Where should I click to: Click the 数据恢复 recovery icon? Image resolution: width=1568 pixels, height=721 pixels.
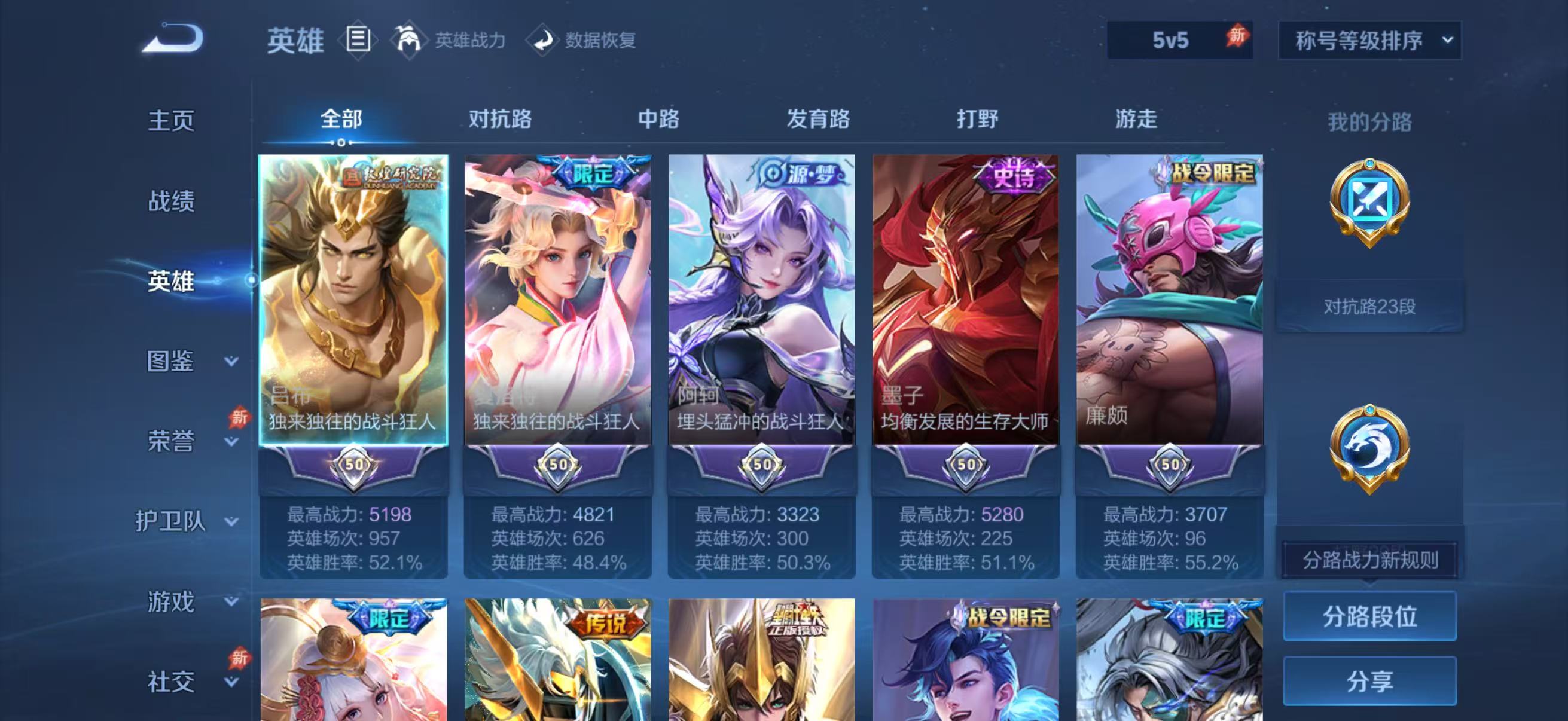pos(542,41)
